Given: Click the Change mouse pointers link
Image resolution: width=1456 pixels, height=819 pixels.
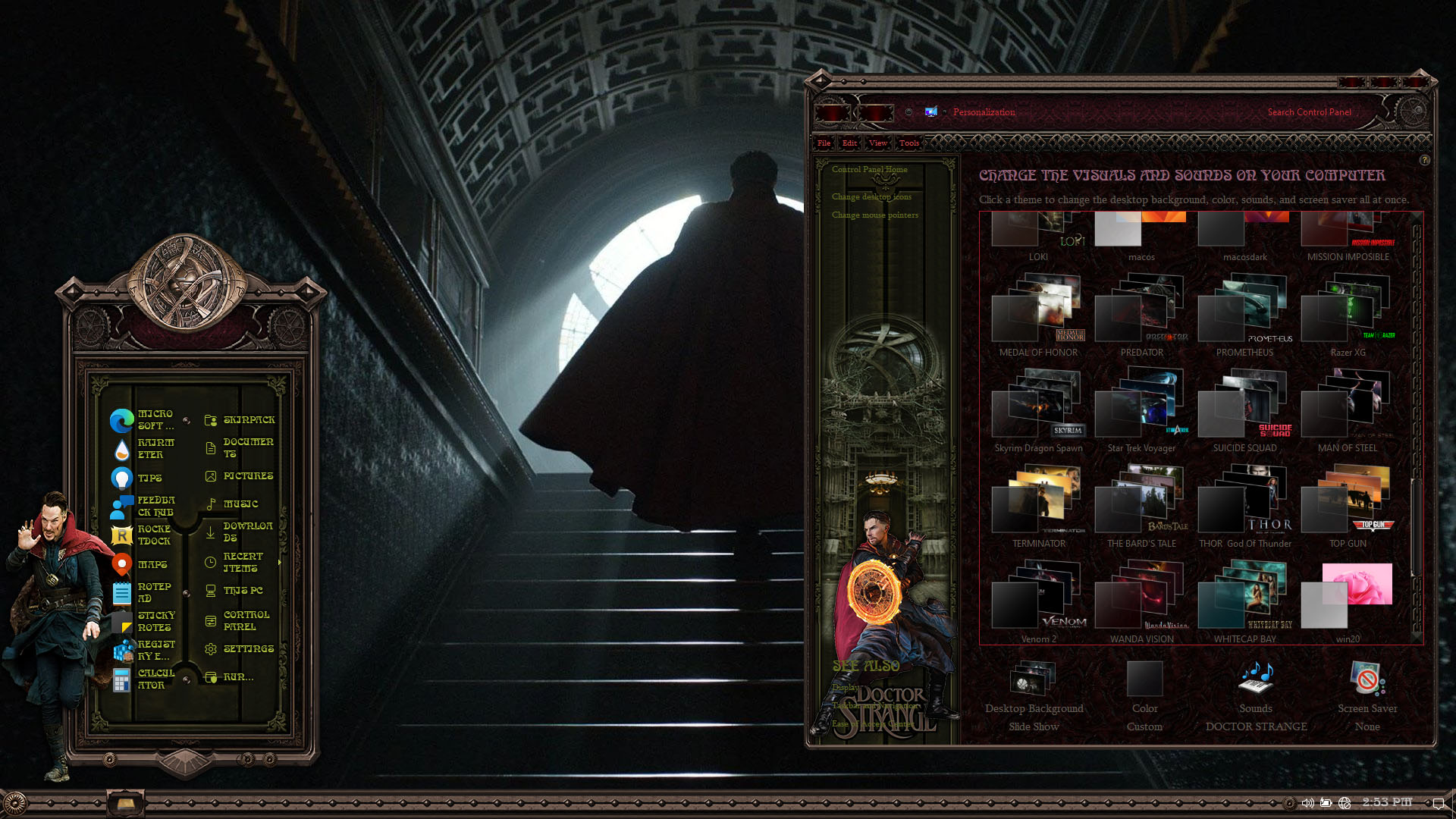Looking at the screenshot, I should click(x=874, y=215).
